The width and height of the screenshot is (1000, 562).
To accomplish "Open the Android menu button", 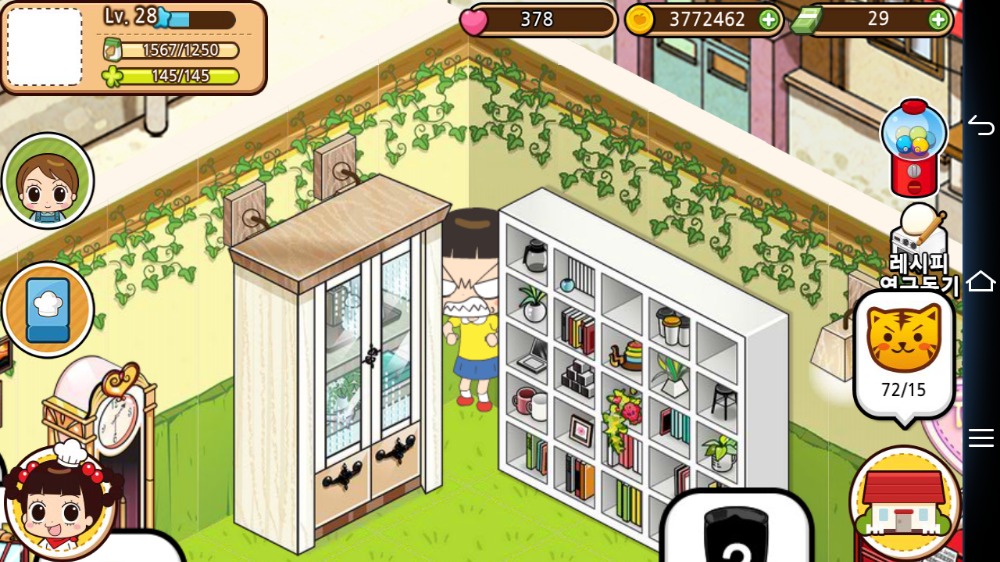I will (x=981, y=437).
